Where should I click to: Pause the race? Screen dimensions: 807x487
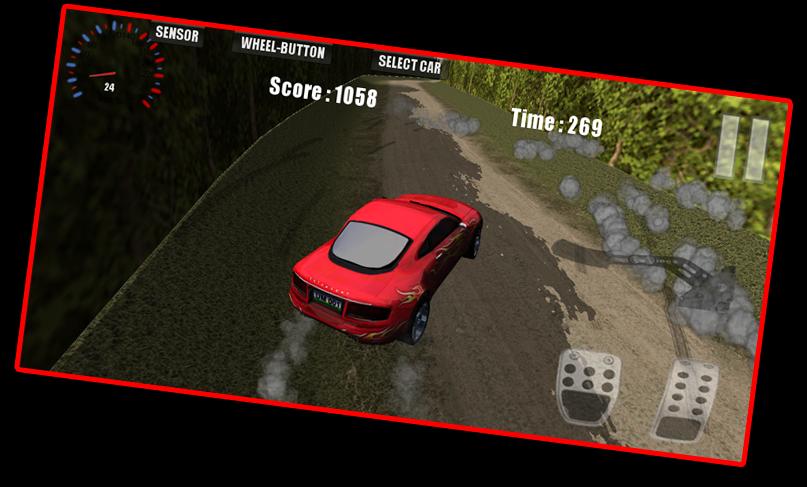pos(743,148)
